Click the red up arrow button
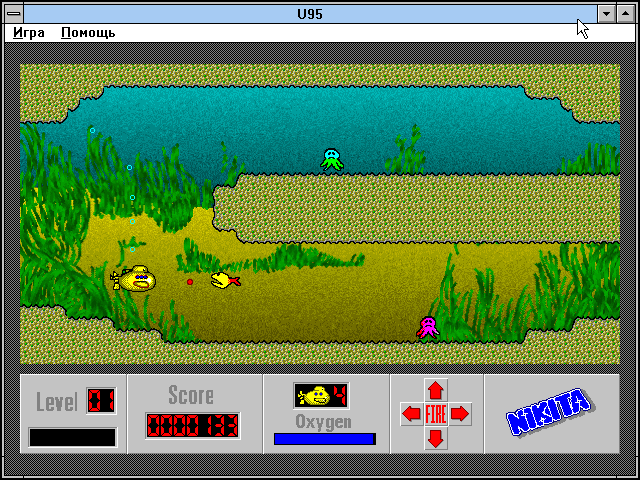 436,390
